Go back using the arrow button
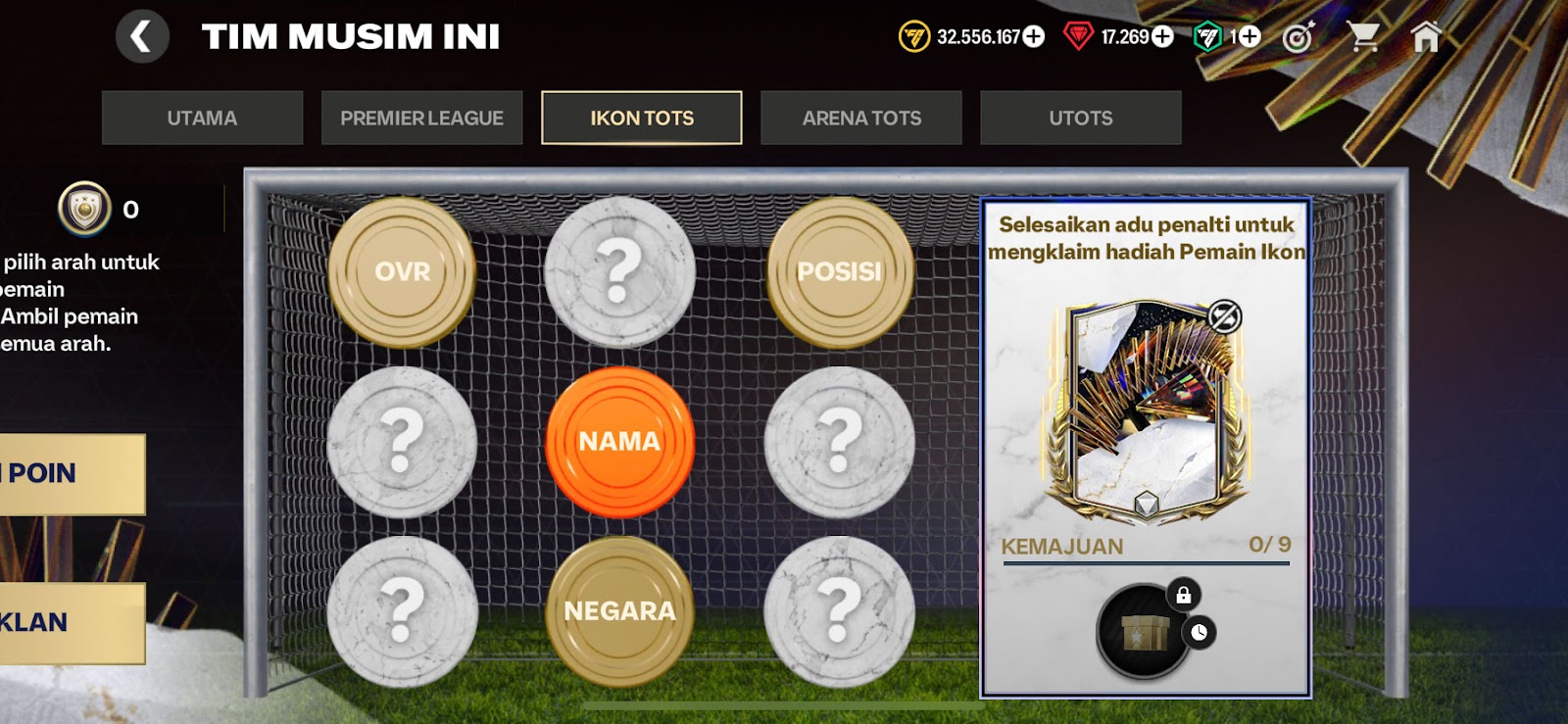 tap(142, 37)
